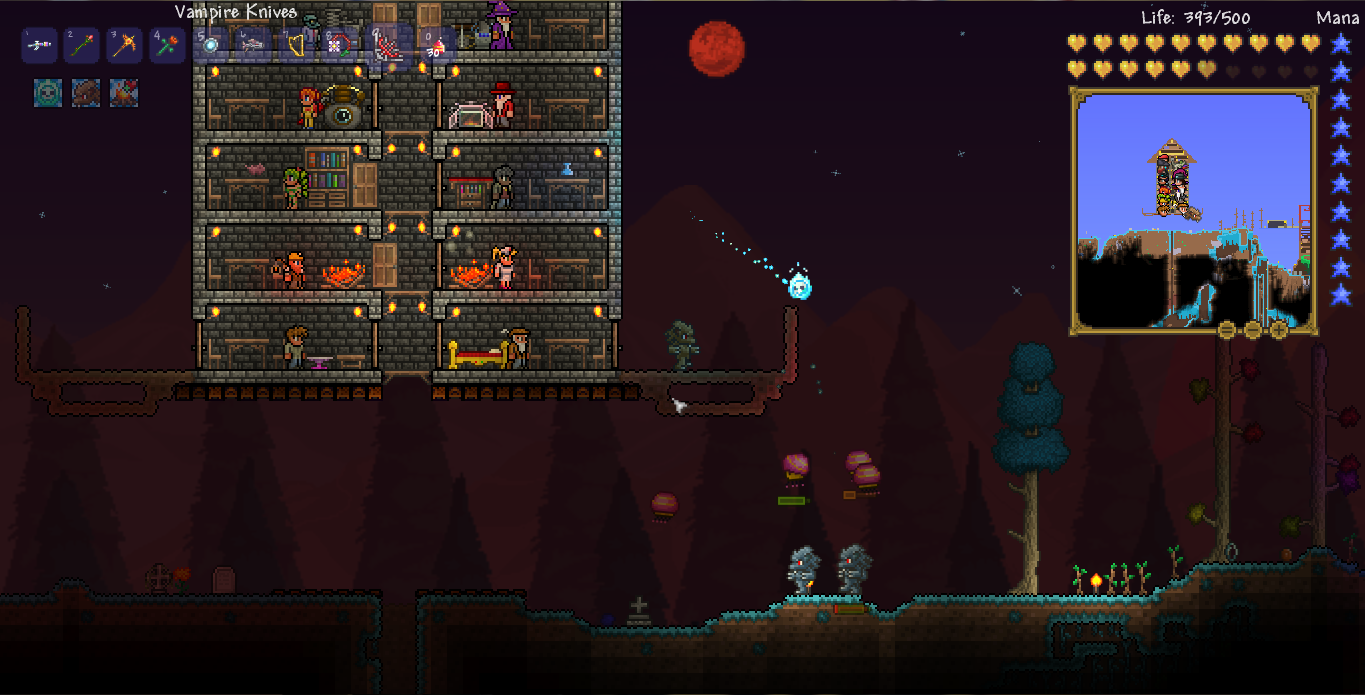Select the hotbar slot 1 gun
Viewport: 1365px width, 695px height.
(x=39, y=46)
